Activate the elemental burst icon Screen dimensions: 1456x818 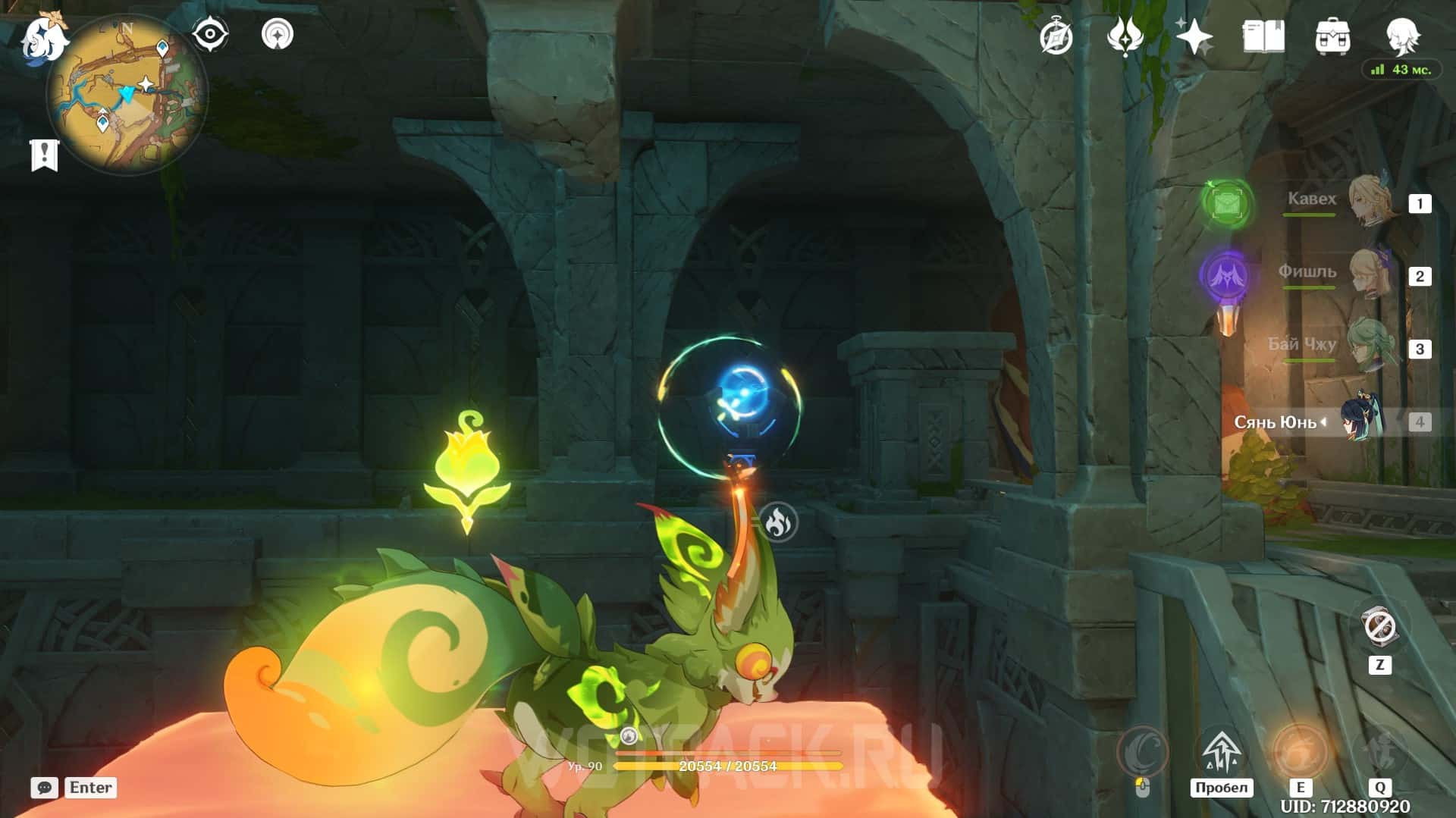pos(1380,752)
